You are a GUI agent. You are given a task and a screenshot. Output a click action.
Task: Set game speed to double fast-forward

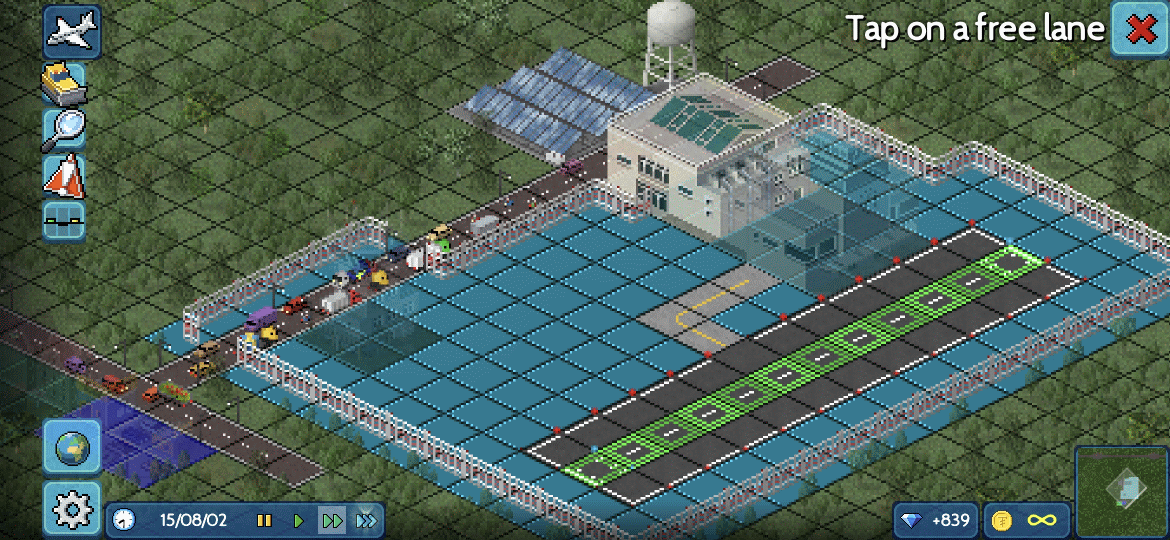[332, 520]
